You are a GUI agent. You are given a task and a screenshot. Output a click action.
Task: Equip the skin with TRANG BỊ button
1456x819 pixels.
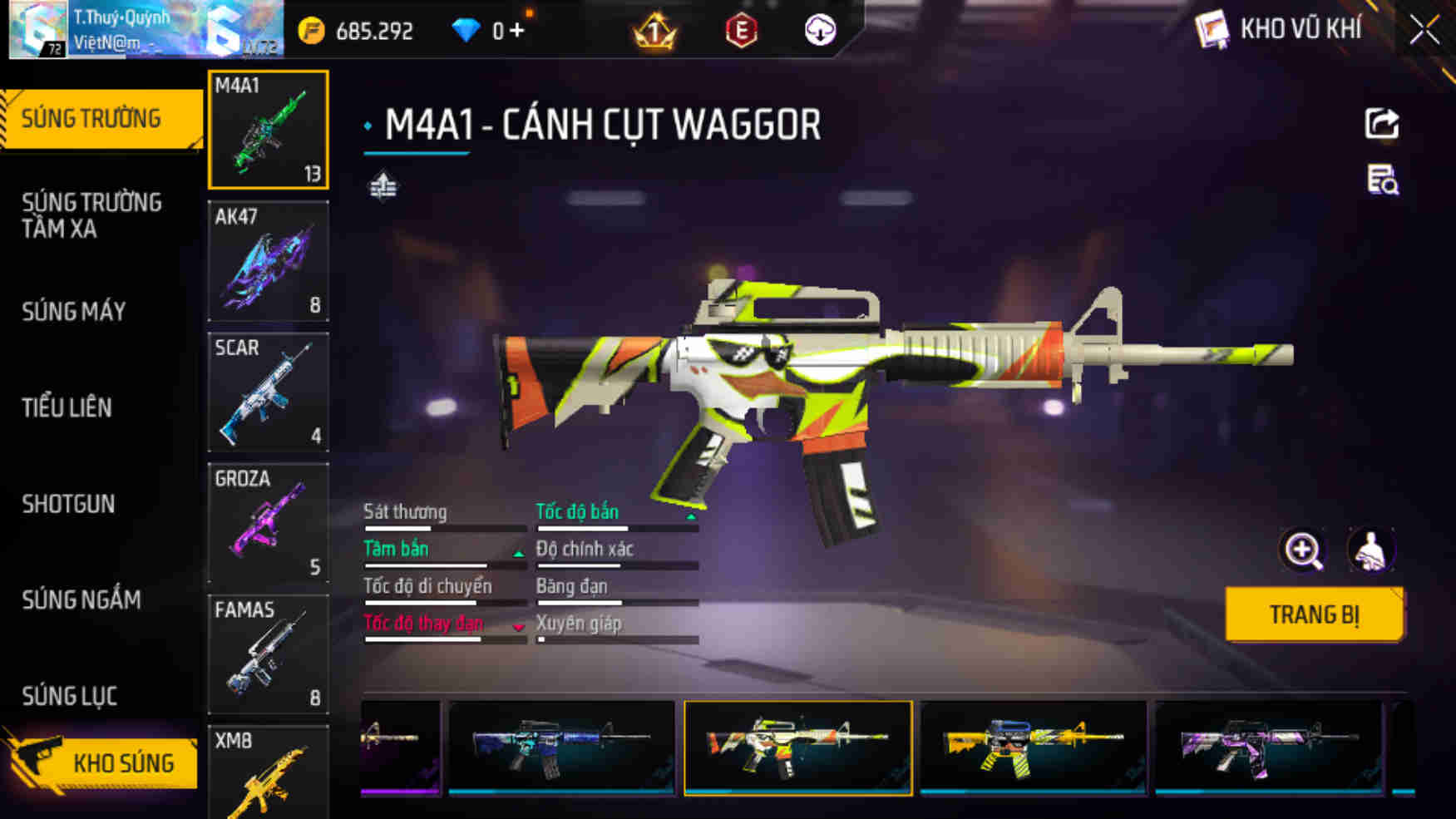click(x=1314, y=614)
